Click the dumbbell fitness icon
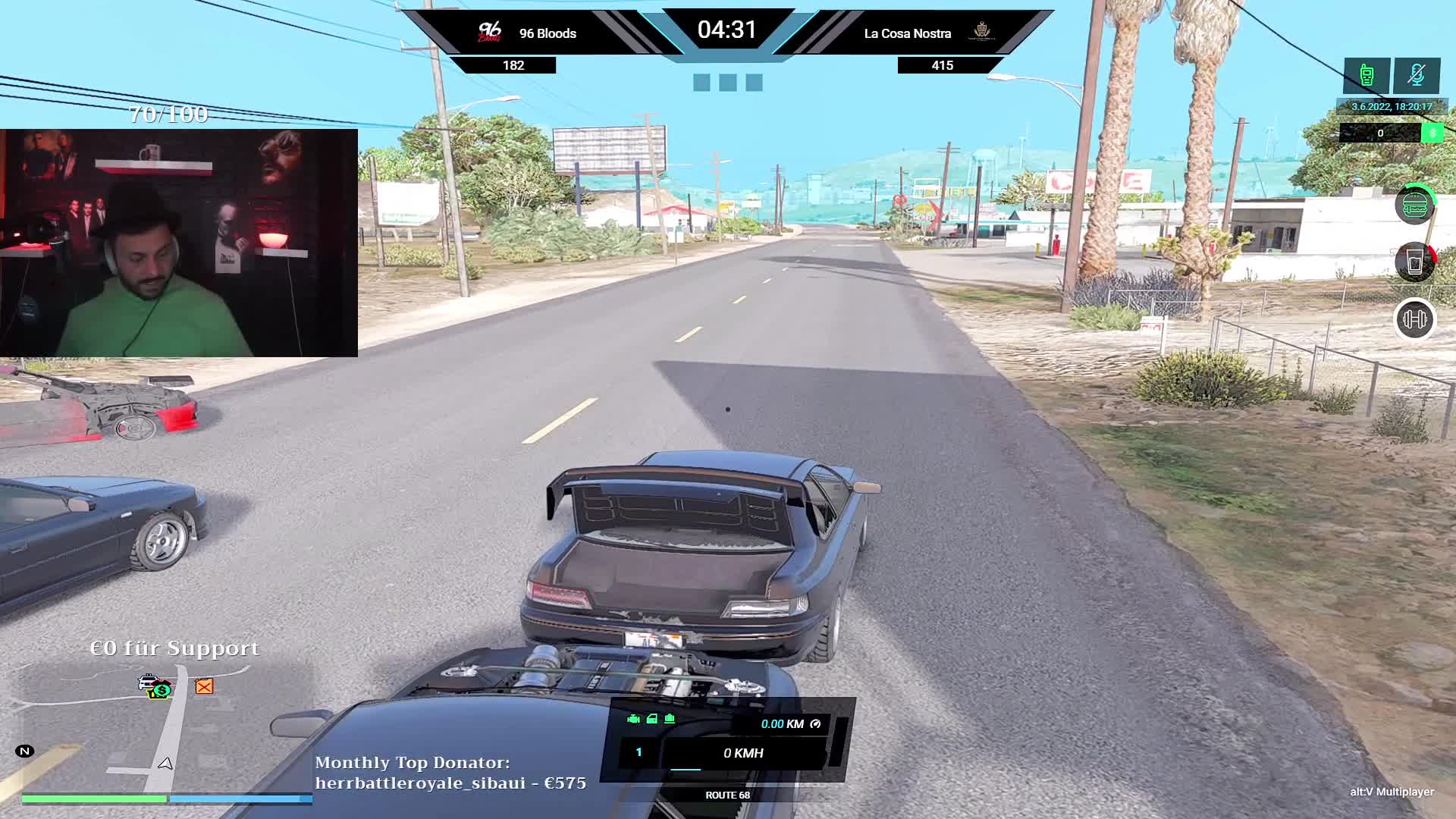Viewport: 1456px width, 819px height. click(x=1414, y=319)
